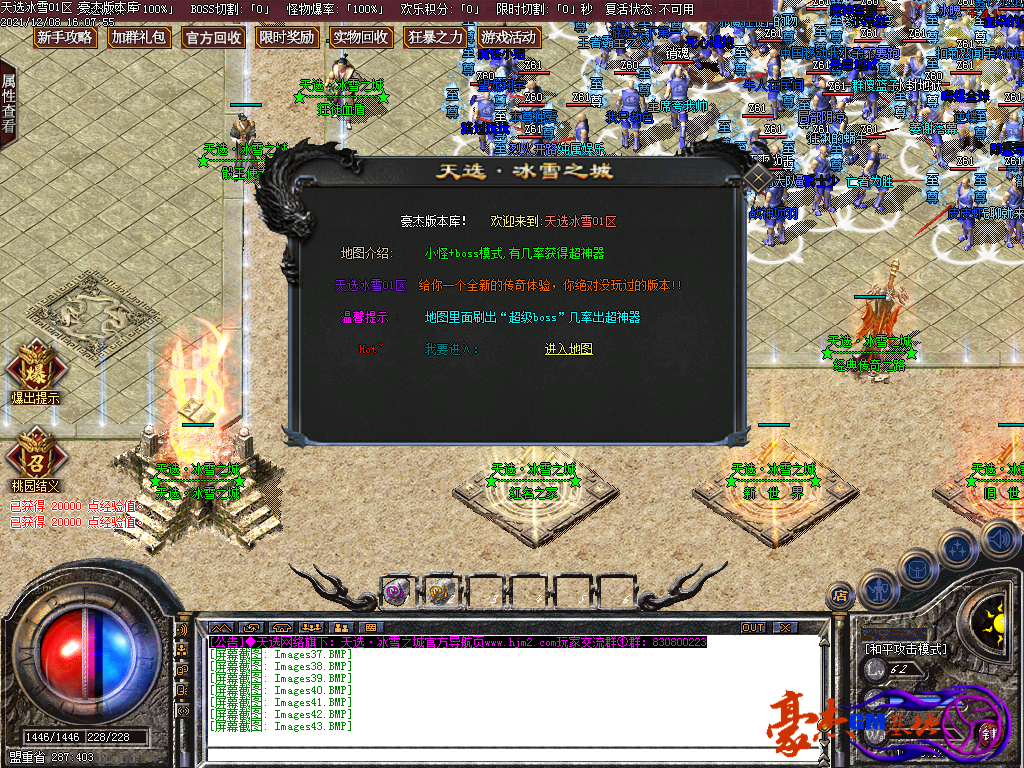Open the 新手攻略 beginner guide
1024x768 pixels.
point(65,38)
